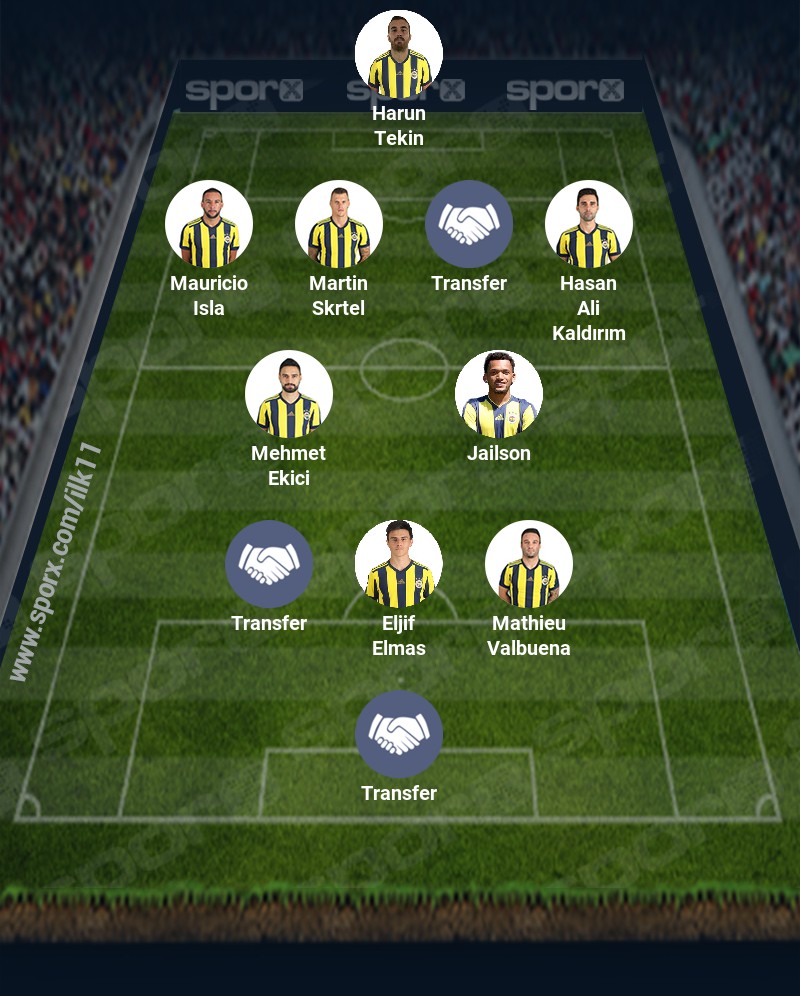Choose Mauricio Isla in the defence
Screen dimensions: 800x996
[x=209, y=224]
